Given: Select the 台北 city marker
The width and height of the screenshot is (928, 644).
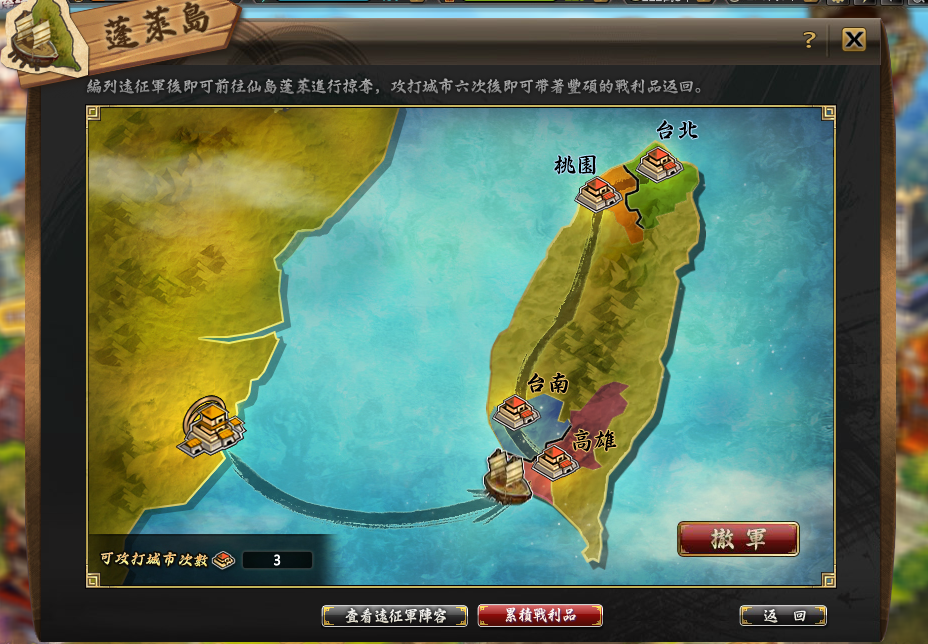Looking at the screenshot, I should 660,163.
